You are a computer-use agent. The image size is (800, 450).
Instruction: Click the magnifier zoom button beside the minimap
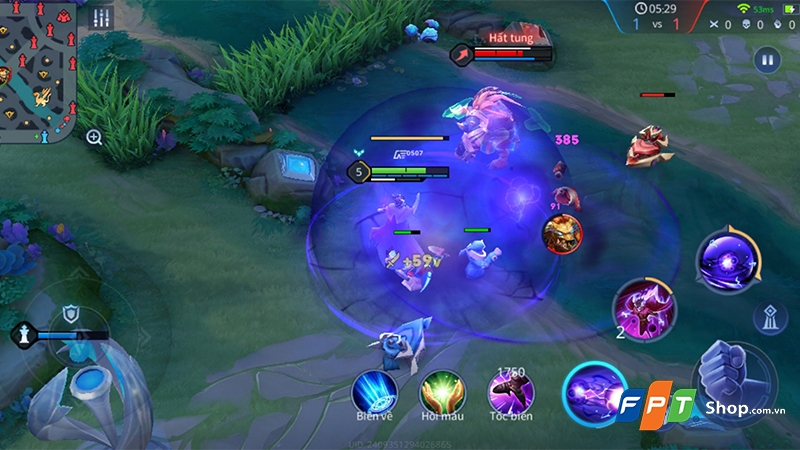(x=94, y=137)
